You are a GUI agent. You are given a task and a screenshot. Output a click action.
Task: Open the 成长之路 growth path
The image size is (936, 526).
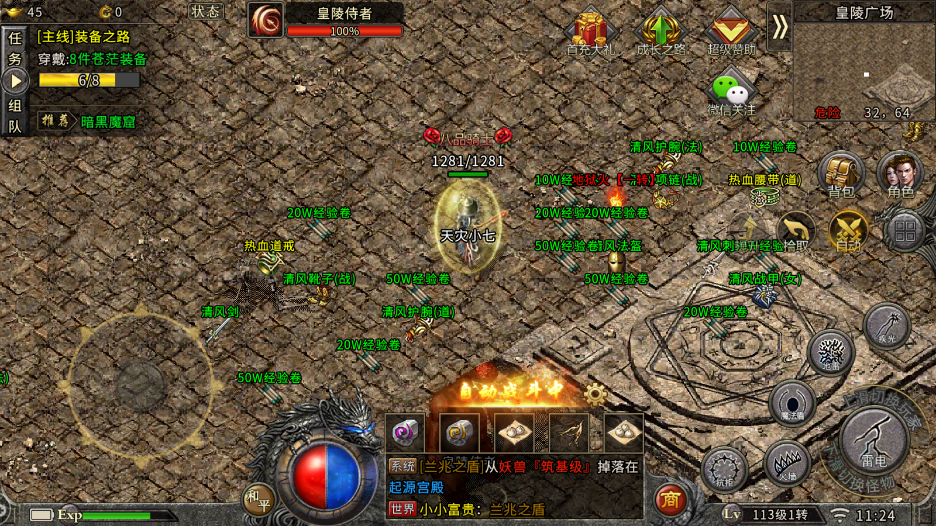tap(660, 32)
